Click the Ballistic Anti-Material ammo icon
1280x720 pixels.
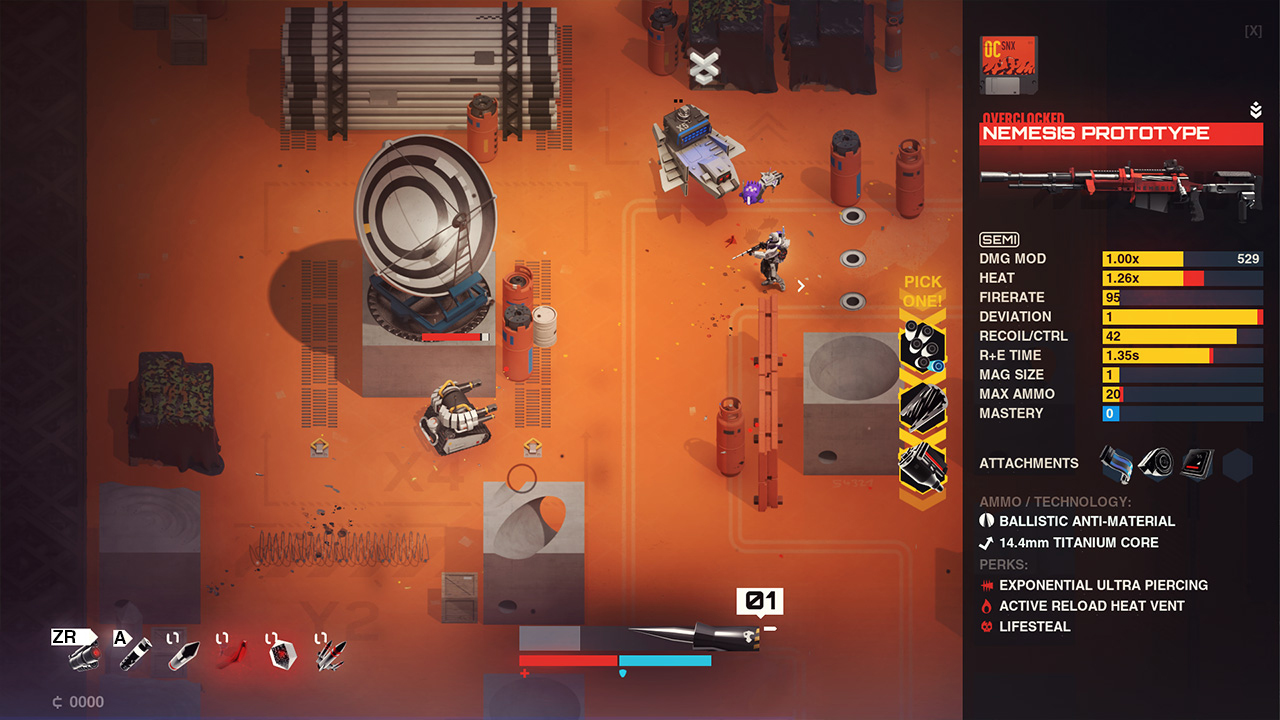click(985, 521)
